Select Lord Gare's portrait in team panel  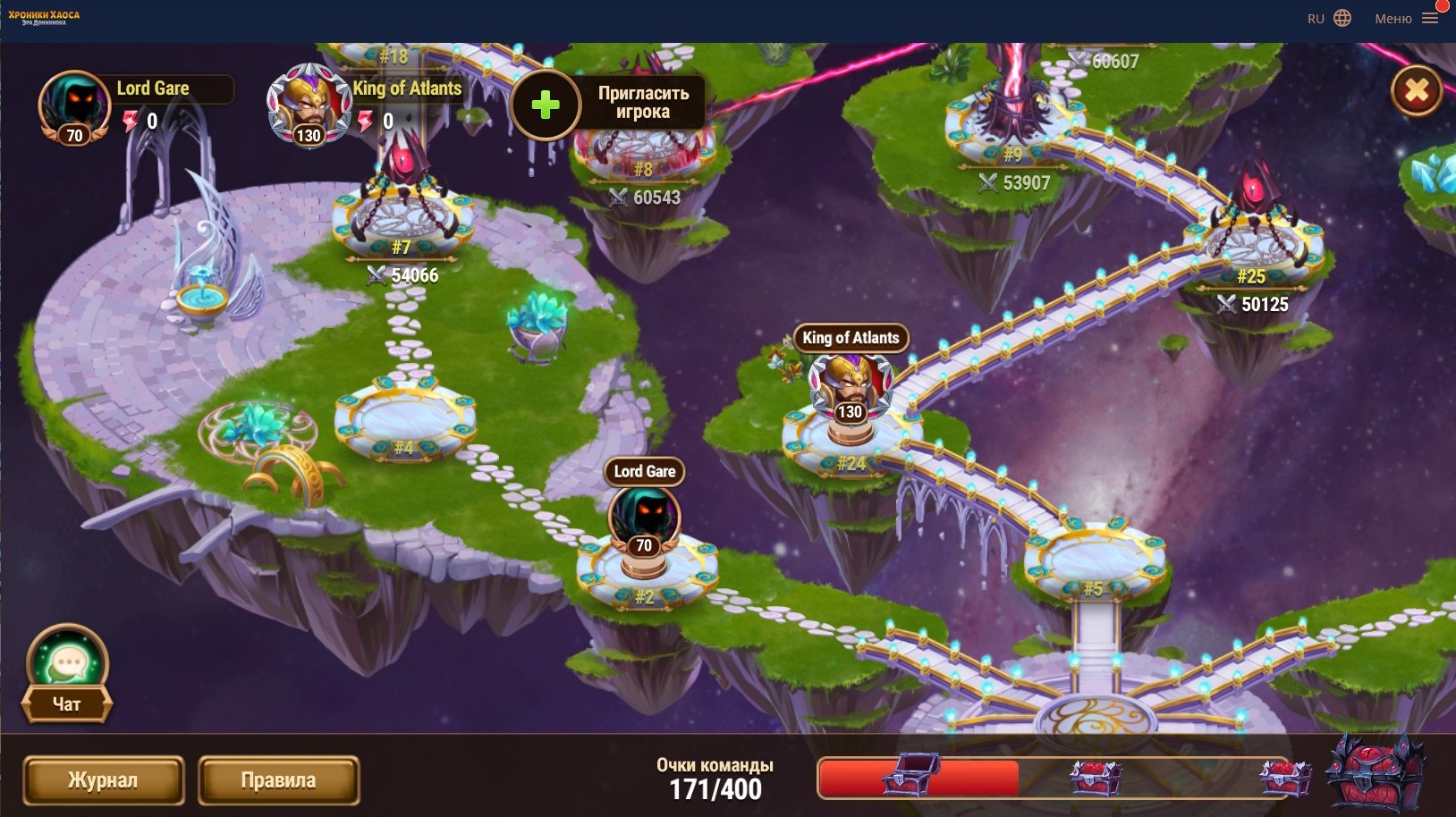73,106
